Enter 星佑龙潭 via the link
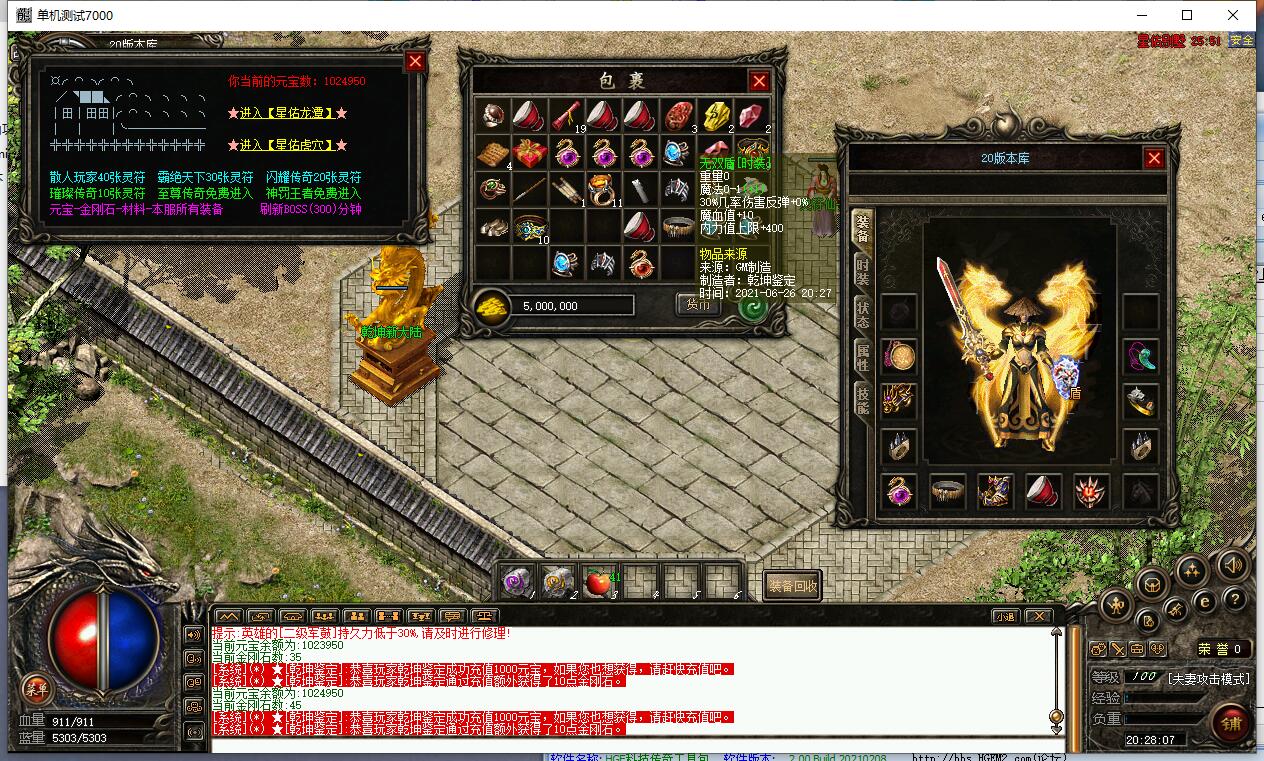 [x=287, y=113]
